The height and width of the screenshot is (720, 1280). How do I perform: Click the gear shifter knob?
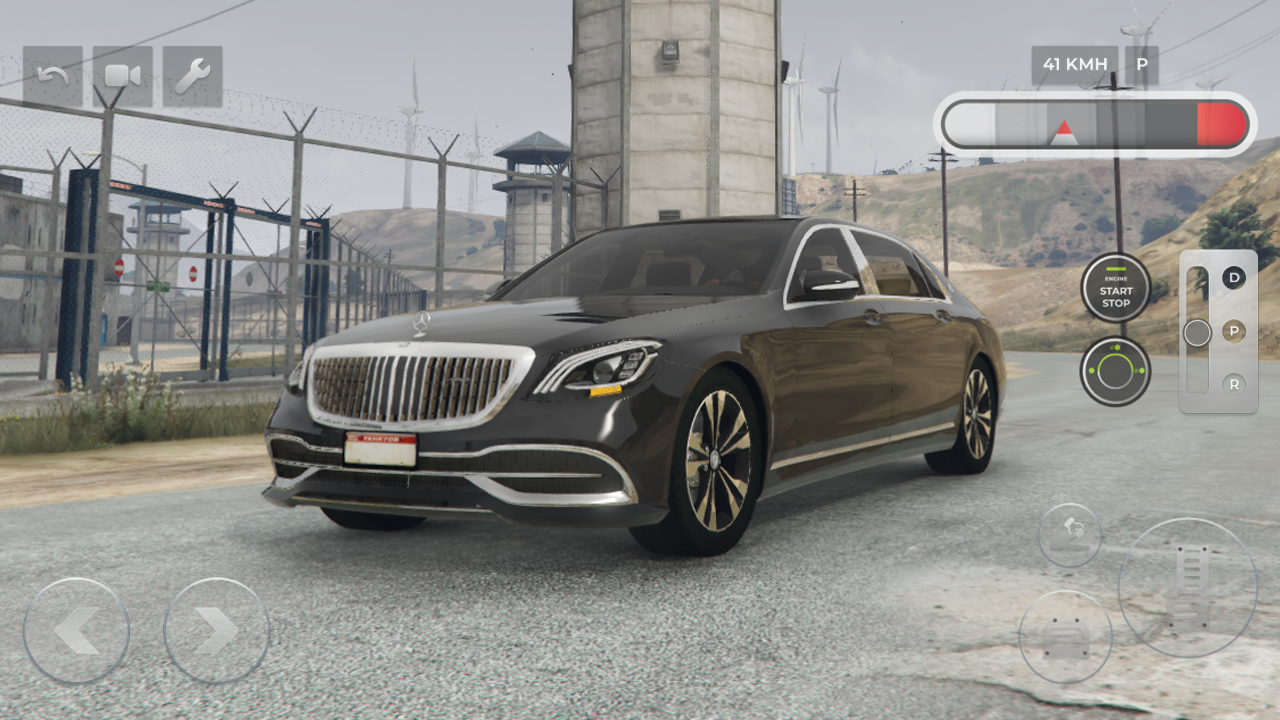point(1196,331)
